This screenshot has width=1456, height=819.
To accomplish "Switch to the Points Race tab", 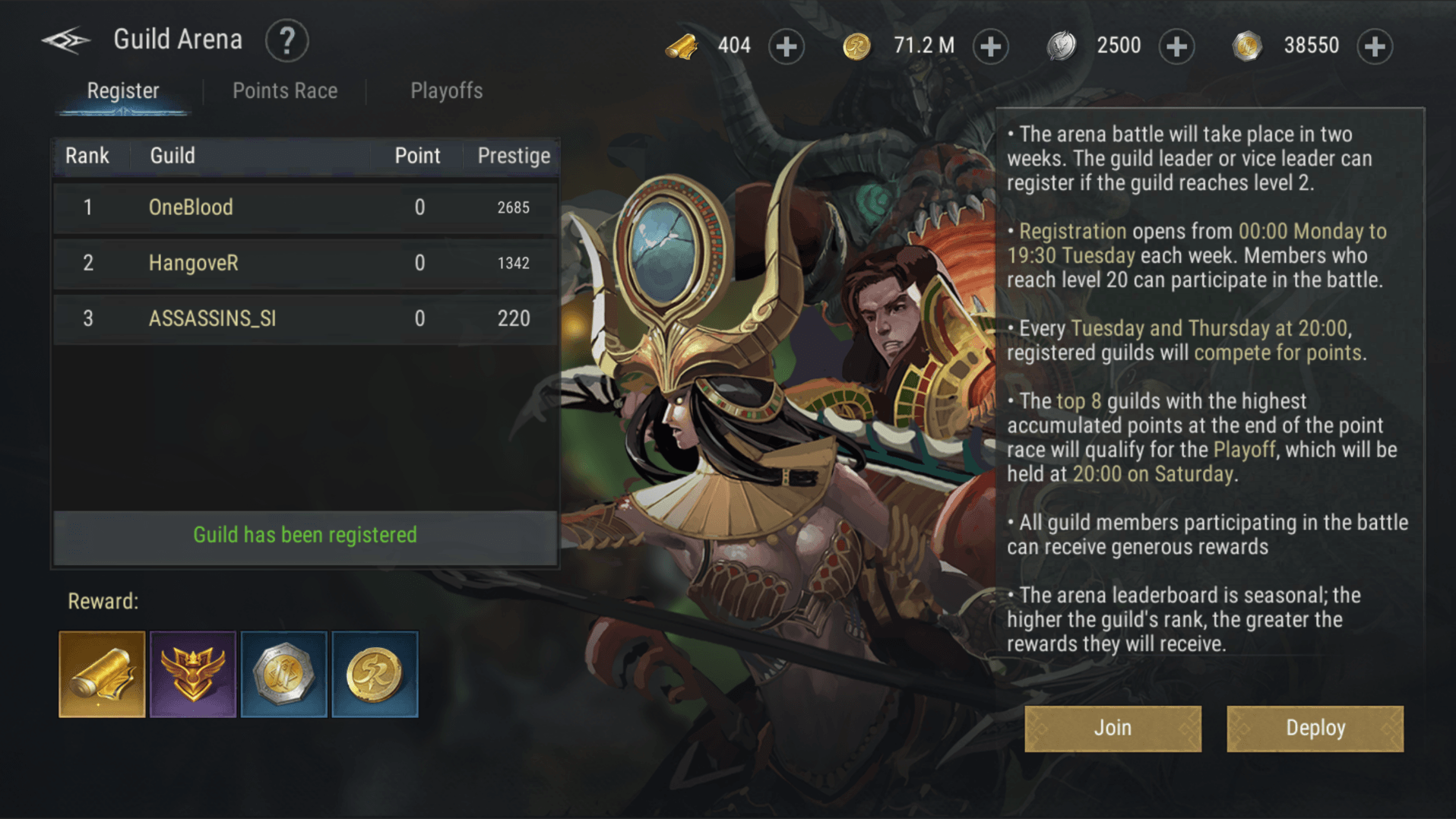I will point(285,91).
